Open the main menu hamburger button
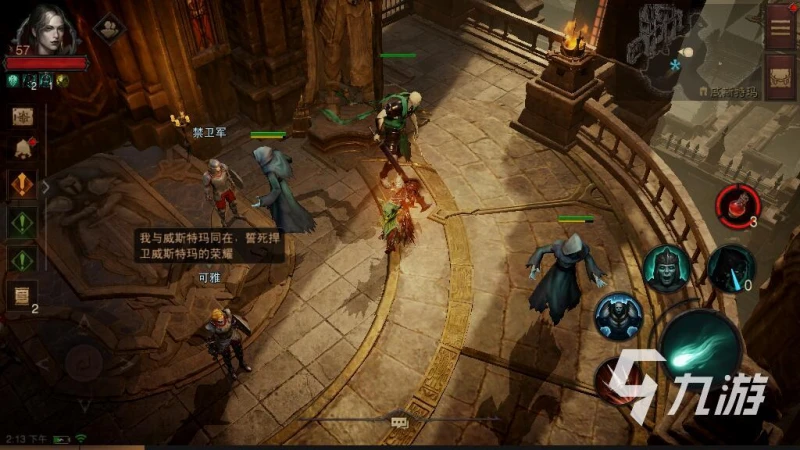The image size is (800, 450). pos(780,22)
